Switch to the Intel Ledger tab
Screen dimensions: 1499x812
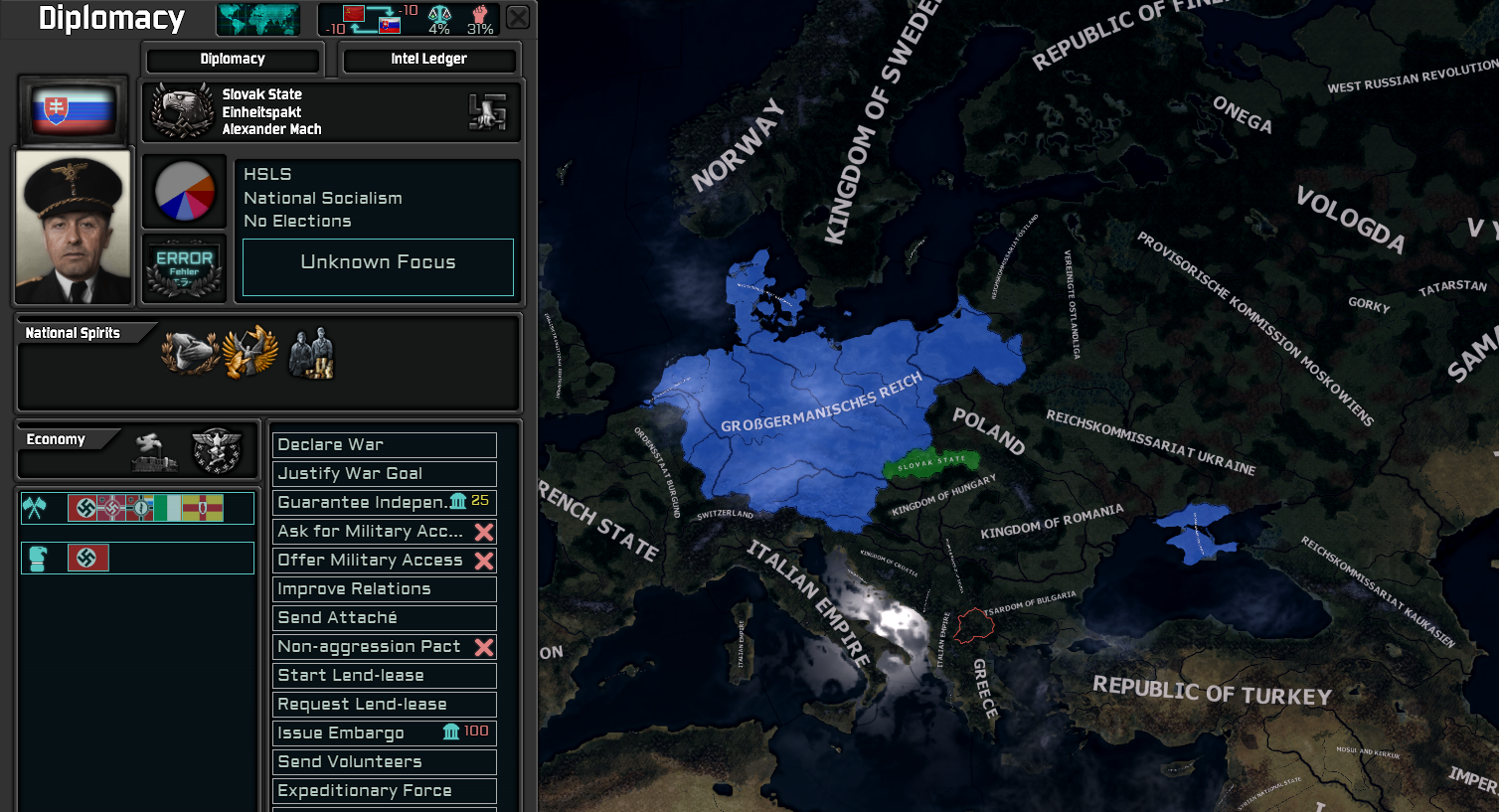pyautogui.click(x=429, y=59)
